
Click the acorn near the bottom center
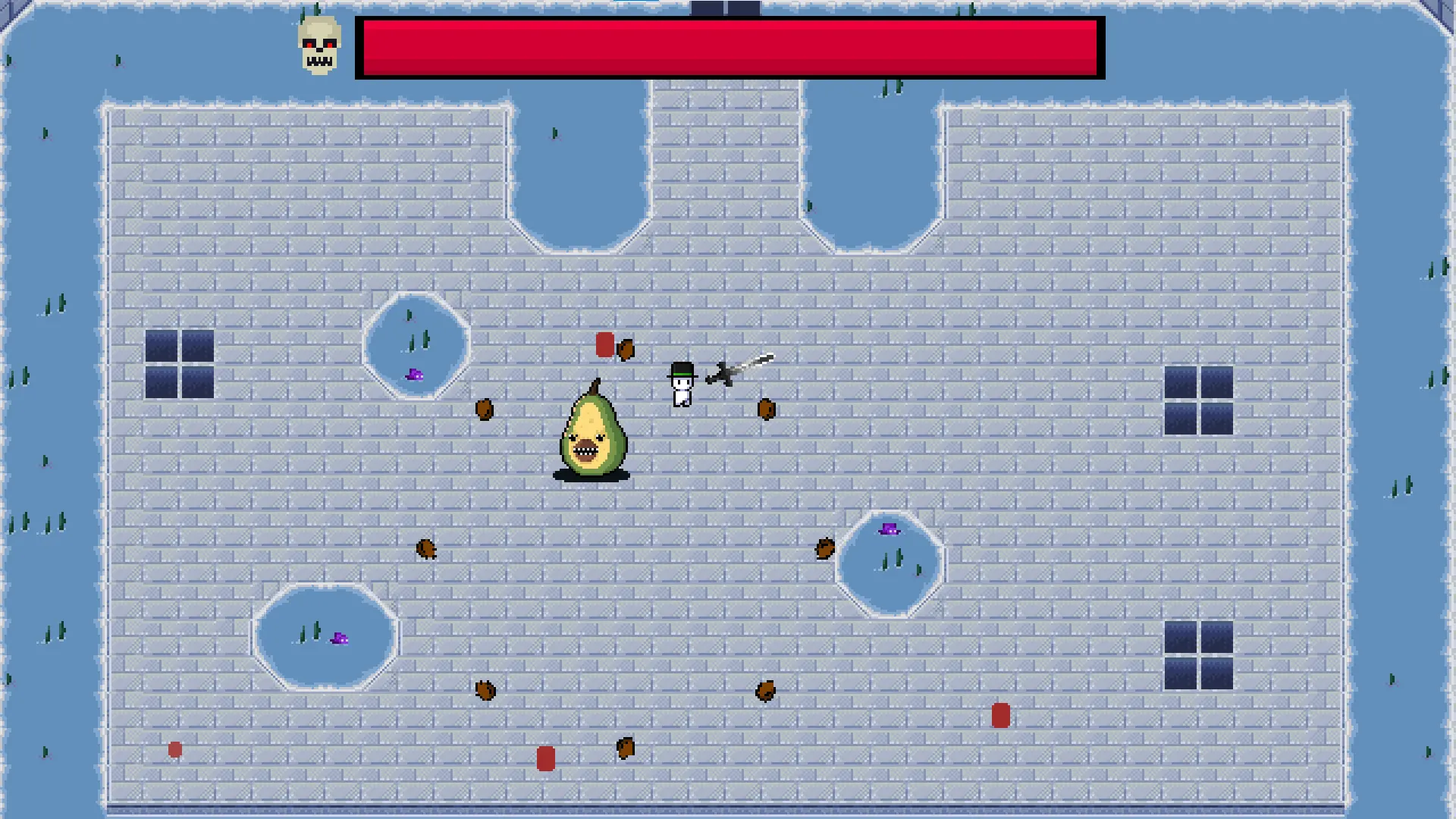[626, 748]
